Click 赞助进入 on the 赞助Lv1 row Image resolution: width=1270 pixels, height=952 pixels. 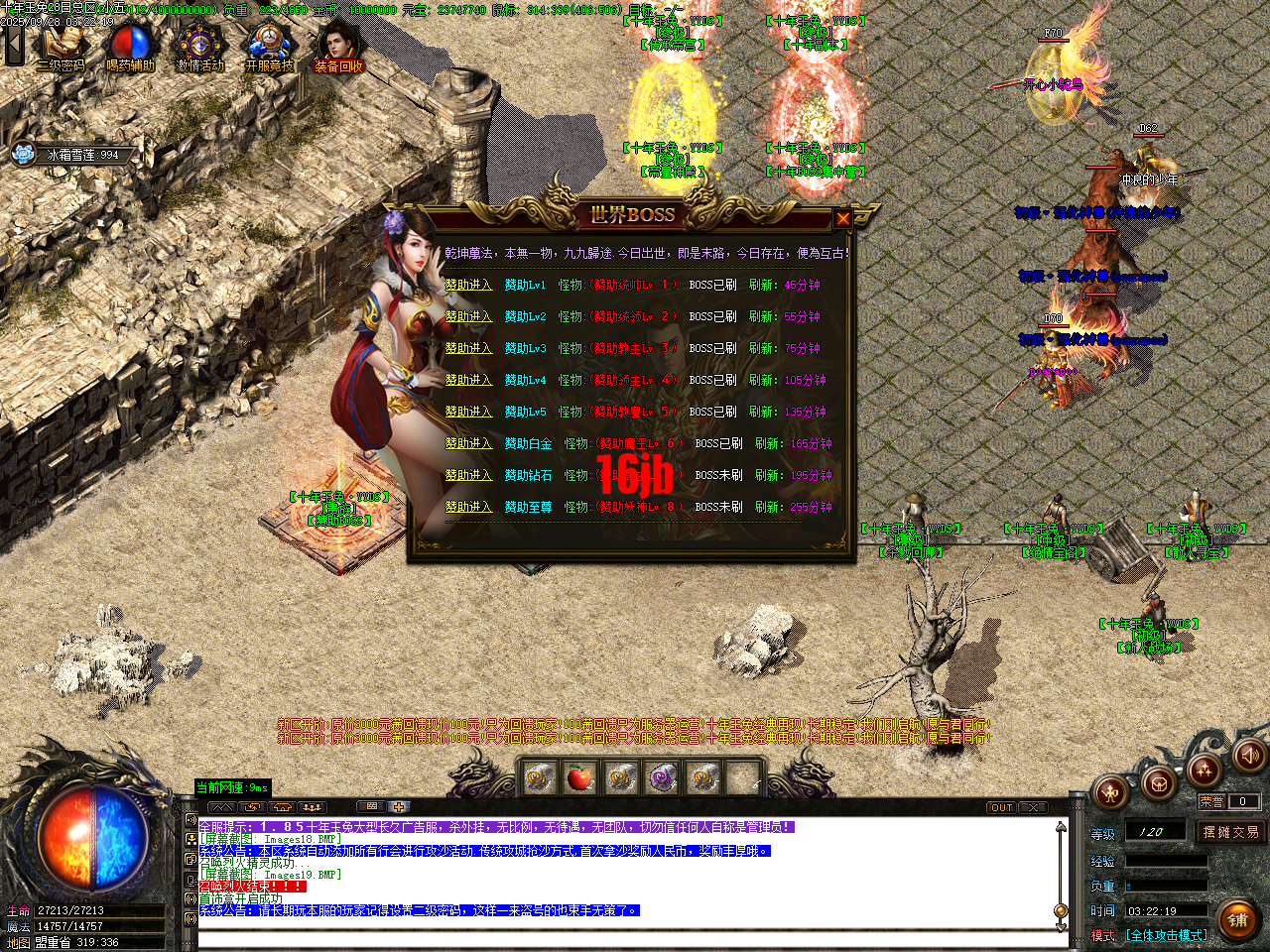tap(467, 286)
